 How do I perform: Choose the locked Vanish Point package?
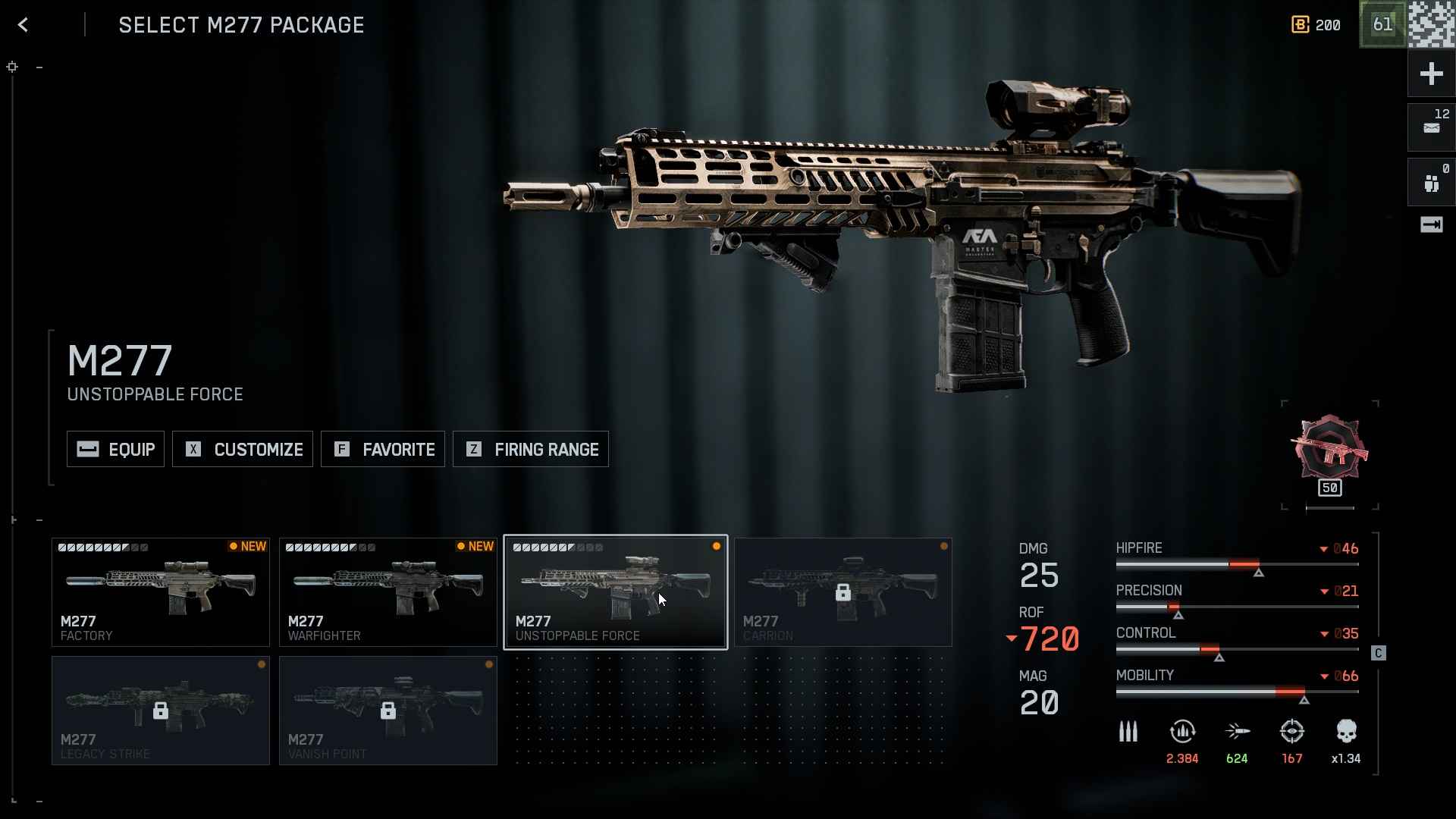(388, 711)
